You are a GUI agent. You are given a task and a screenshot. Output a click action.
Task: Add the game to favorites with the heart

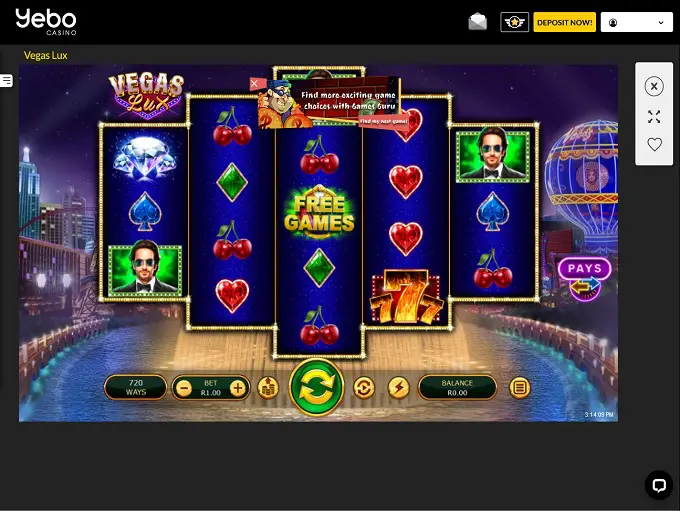coord(654,145)
